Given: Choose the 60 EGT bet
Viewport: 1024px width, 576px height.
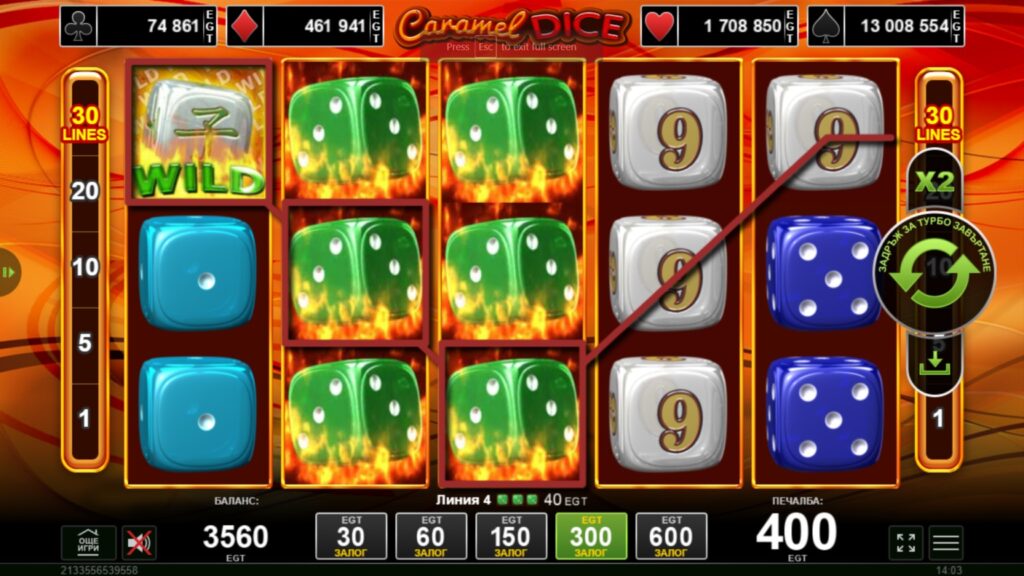Looking at the screenshot, I should (431, 537).
